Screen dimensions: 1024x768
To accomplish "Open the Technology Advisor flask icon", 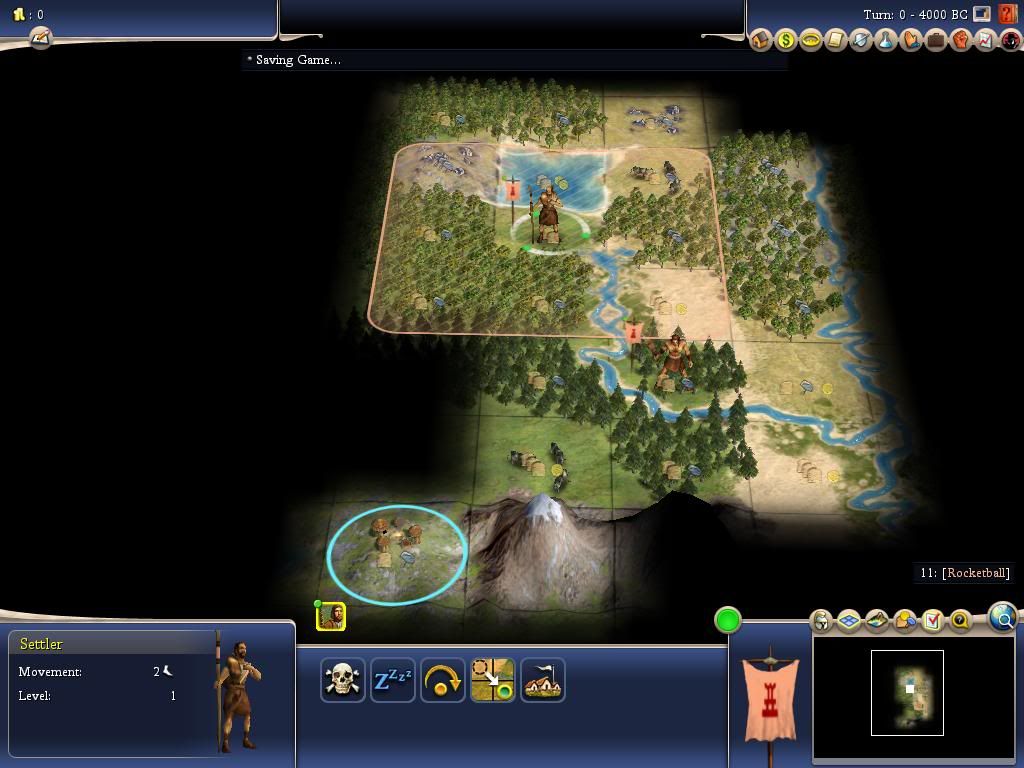I will (886, 40).
